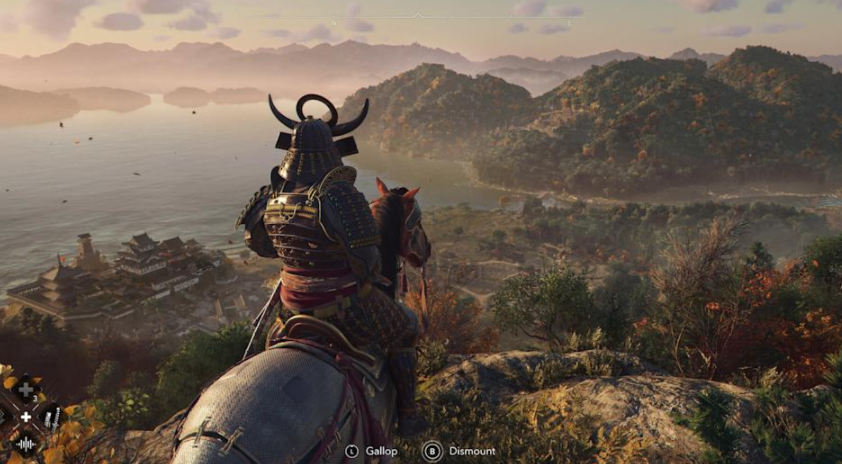The width and height of the screenshot is (842, 464).
Task: Choose the sound wave icon in the quick wheel
Action: (26, 444)
